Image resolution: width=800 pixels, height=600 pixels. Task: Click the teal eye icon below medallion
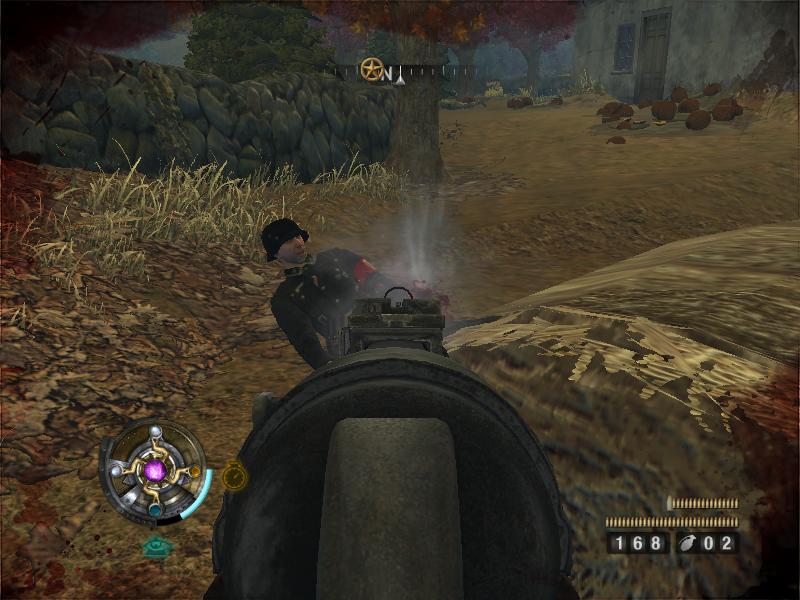(x=154, y=547)
